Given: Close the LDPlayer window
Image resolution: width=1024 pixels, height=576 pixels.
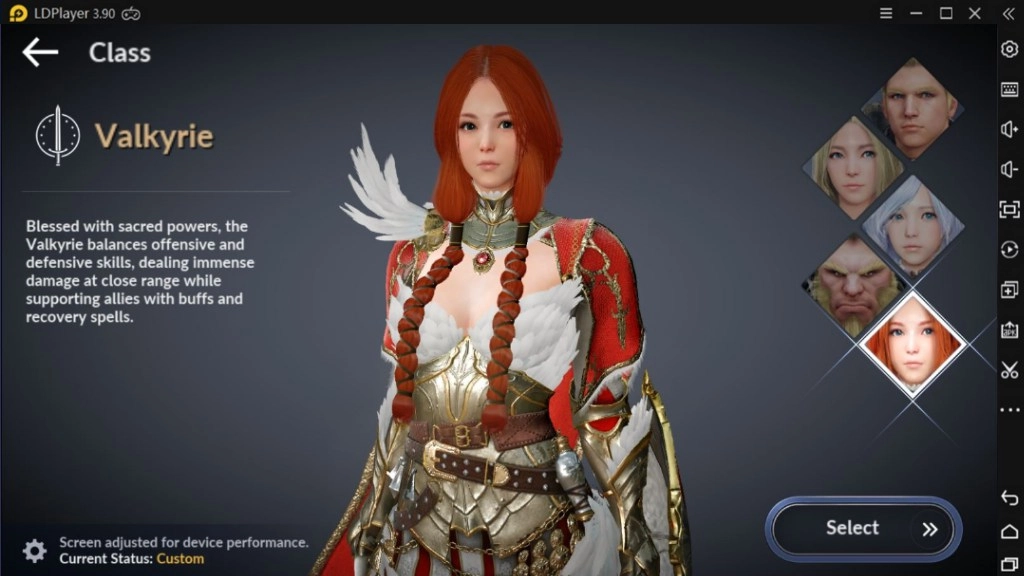Looking at the screenshot, I should [976, 13].
